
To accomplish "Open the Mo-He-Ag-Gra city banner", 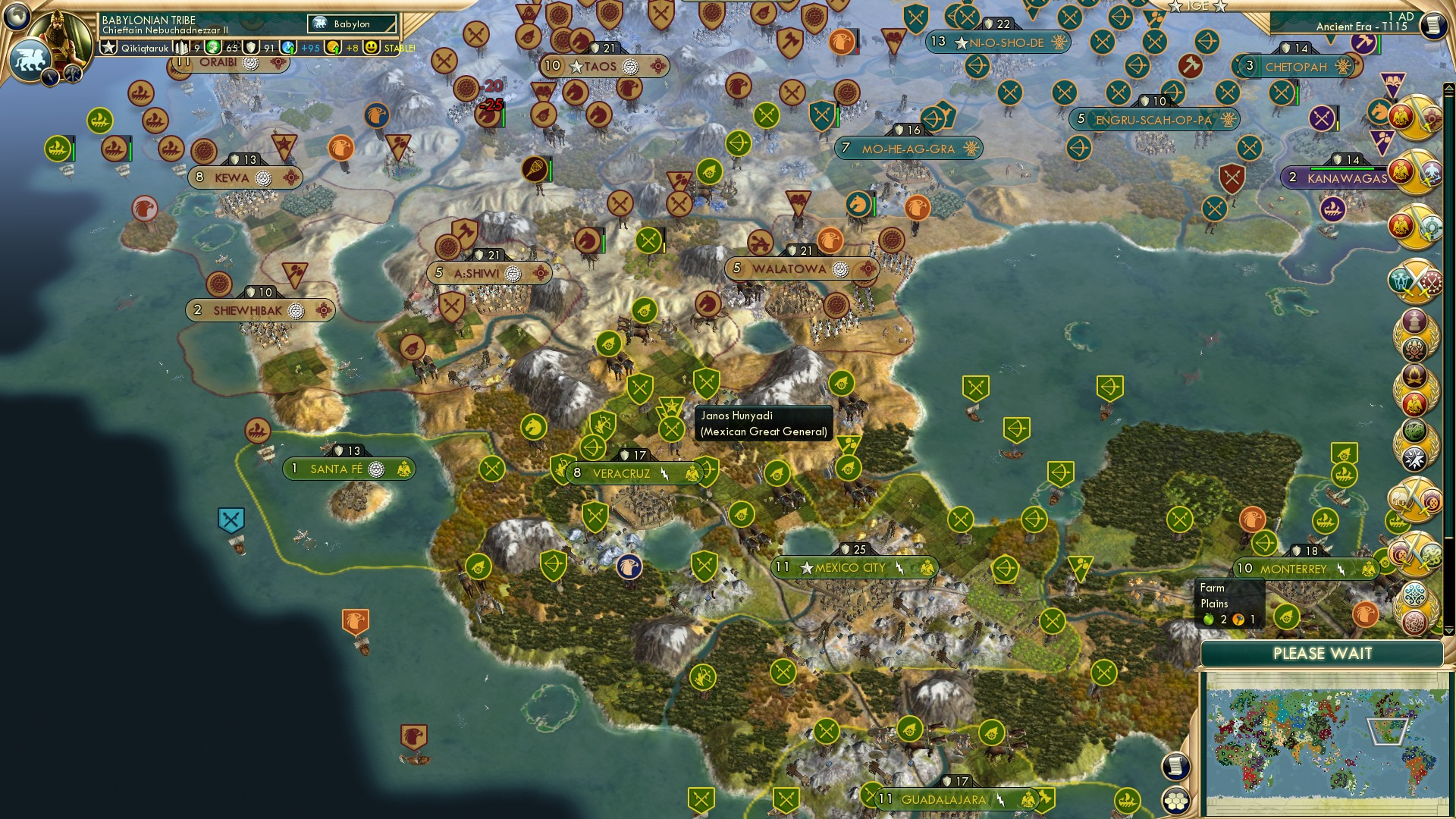I will click(x=908, y=149).
